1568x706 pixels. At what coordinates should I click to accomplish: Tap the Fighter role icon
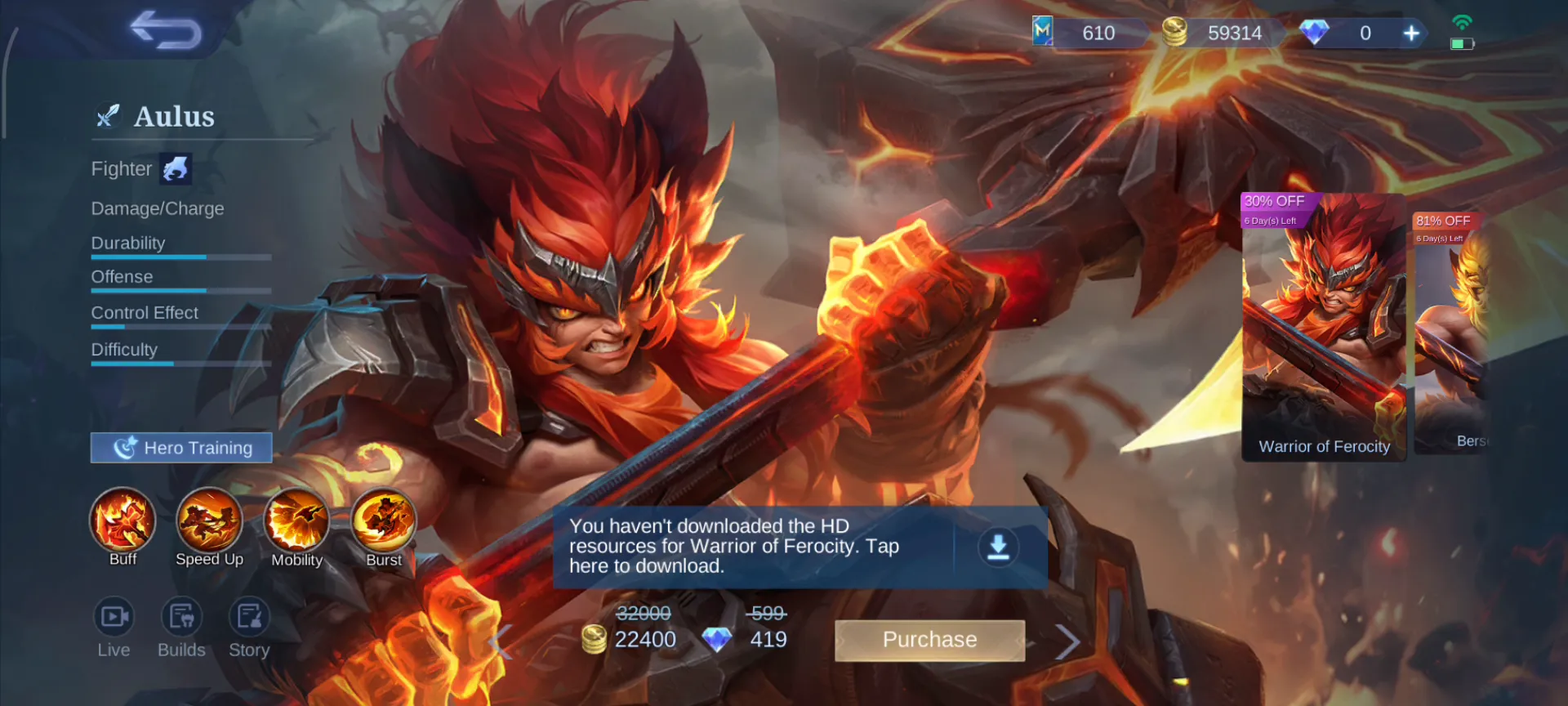(x=176, y=169)
